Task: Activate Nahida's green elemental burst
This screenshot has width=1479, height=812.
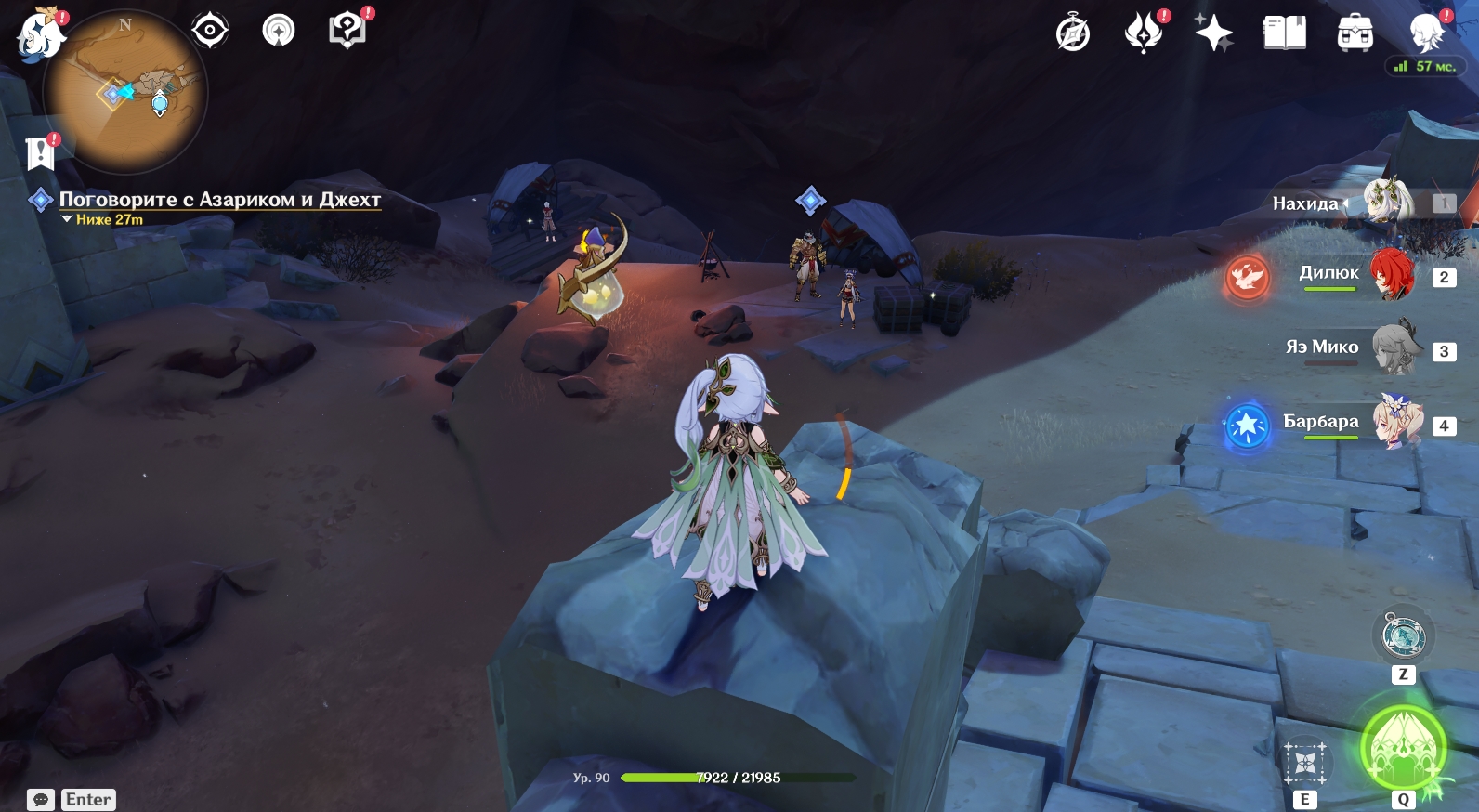Action: 1403,750
